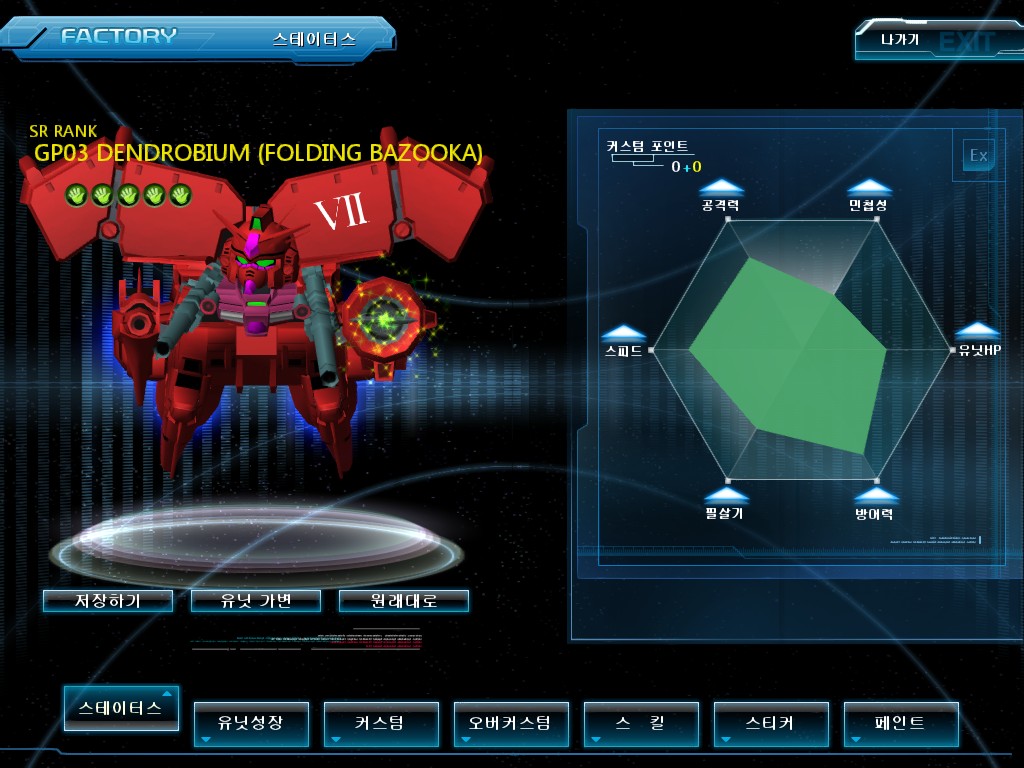Raise 공격력 with its blue arrow
Screen dimensions: 1024x768
pyautogui.click(x=721, y=187)
